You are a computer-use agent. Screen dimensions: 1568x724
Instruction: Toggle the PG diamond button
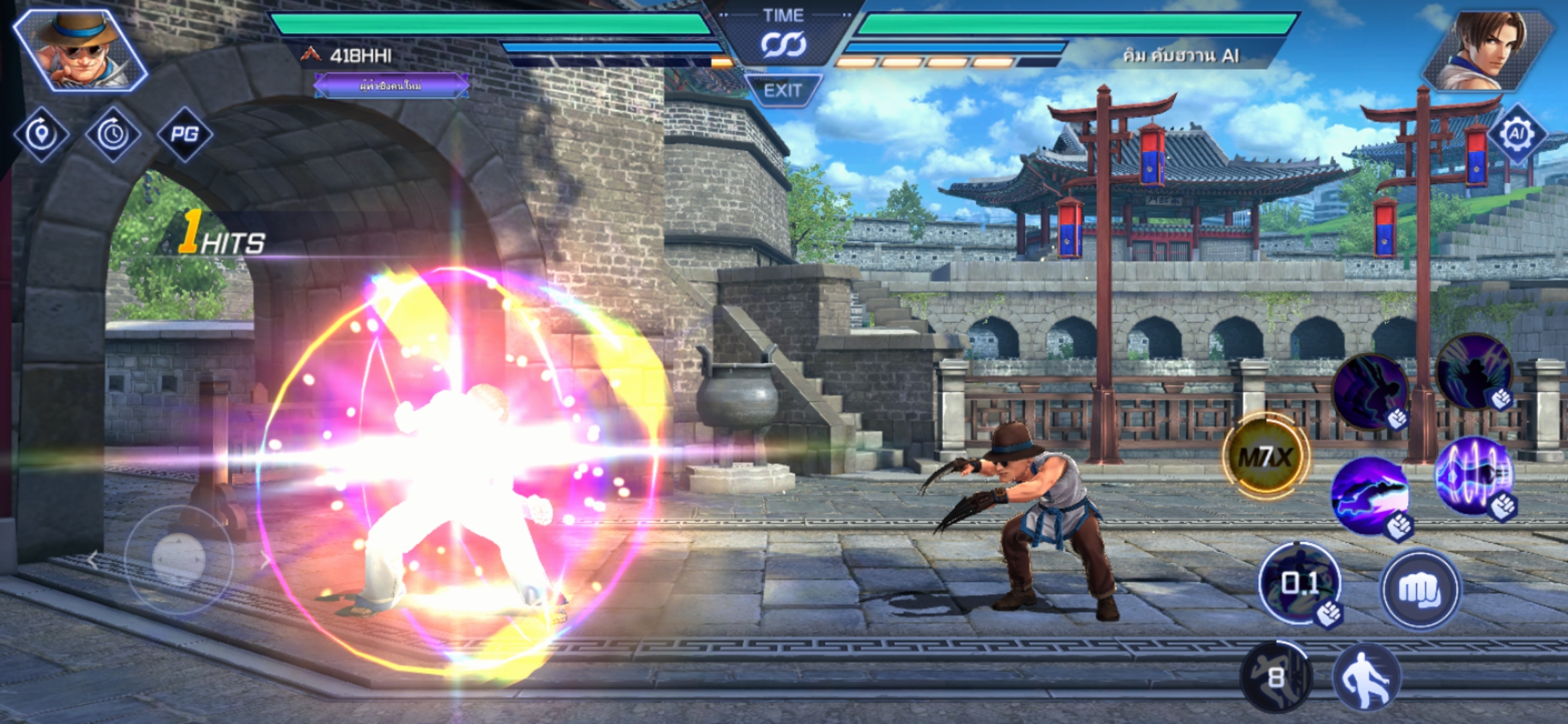[x=184, y=134]
